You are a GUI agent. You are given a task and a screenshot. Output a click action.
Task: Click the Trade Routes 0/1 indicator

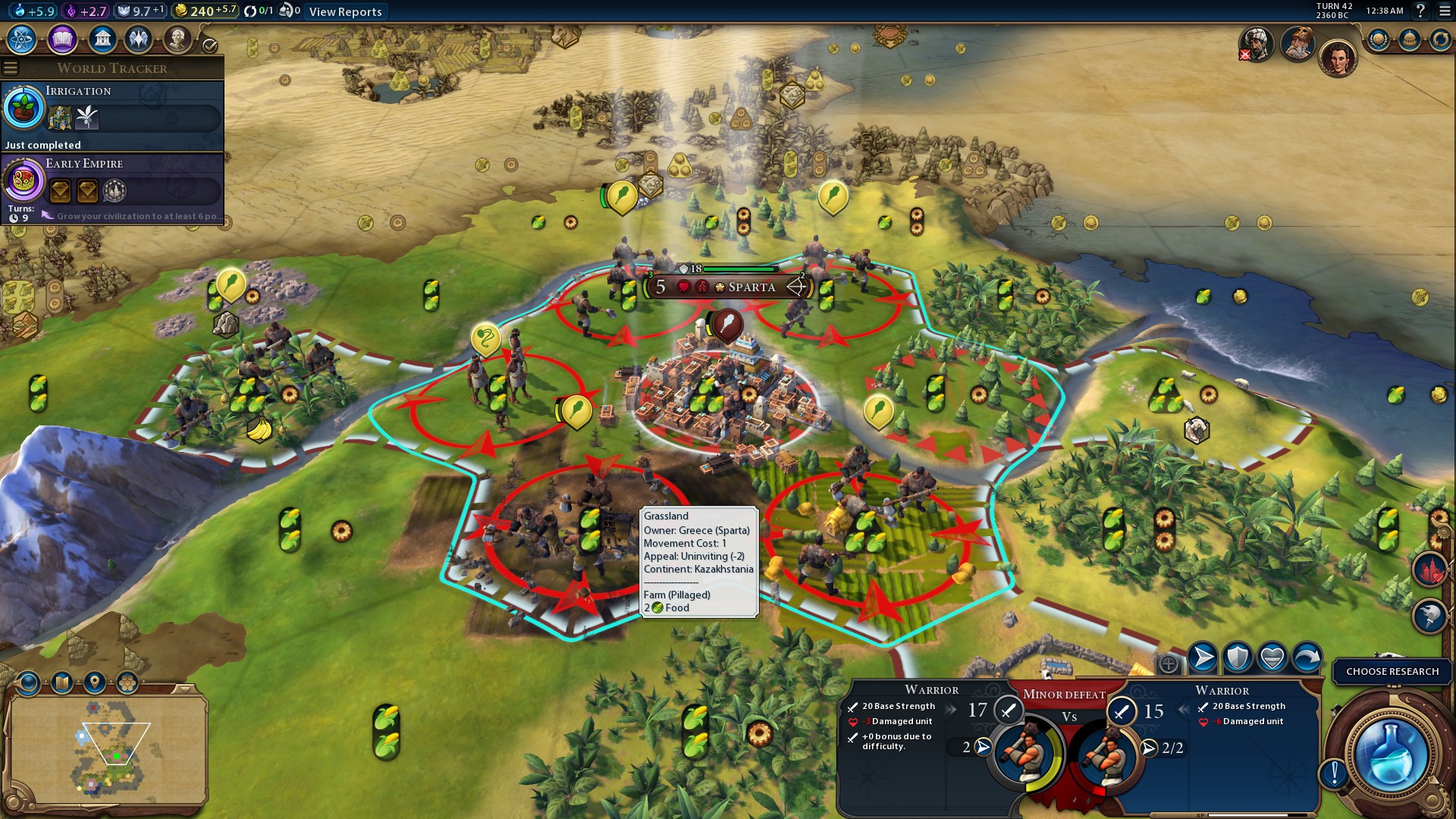(256, 11)
